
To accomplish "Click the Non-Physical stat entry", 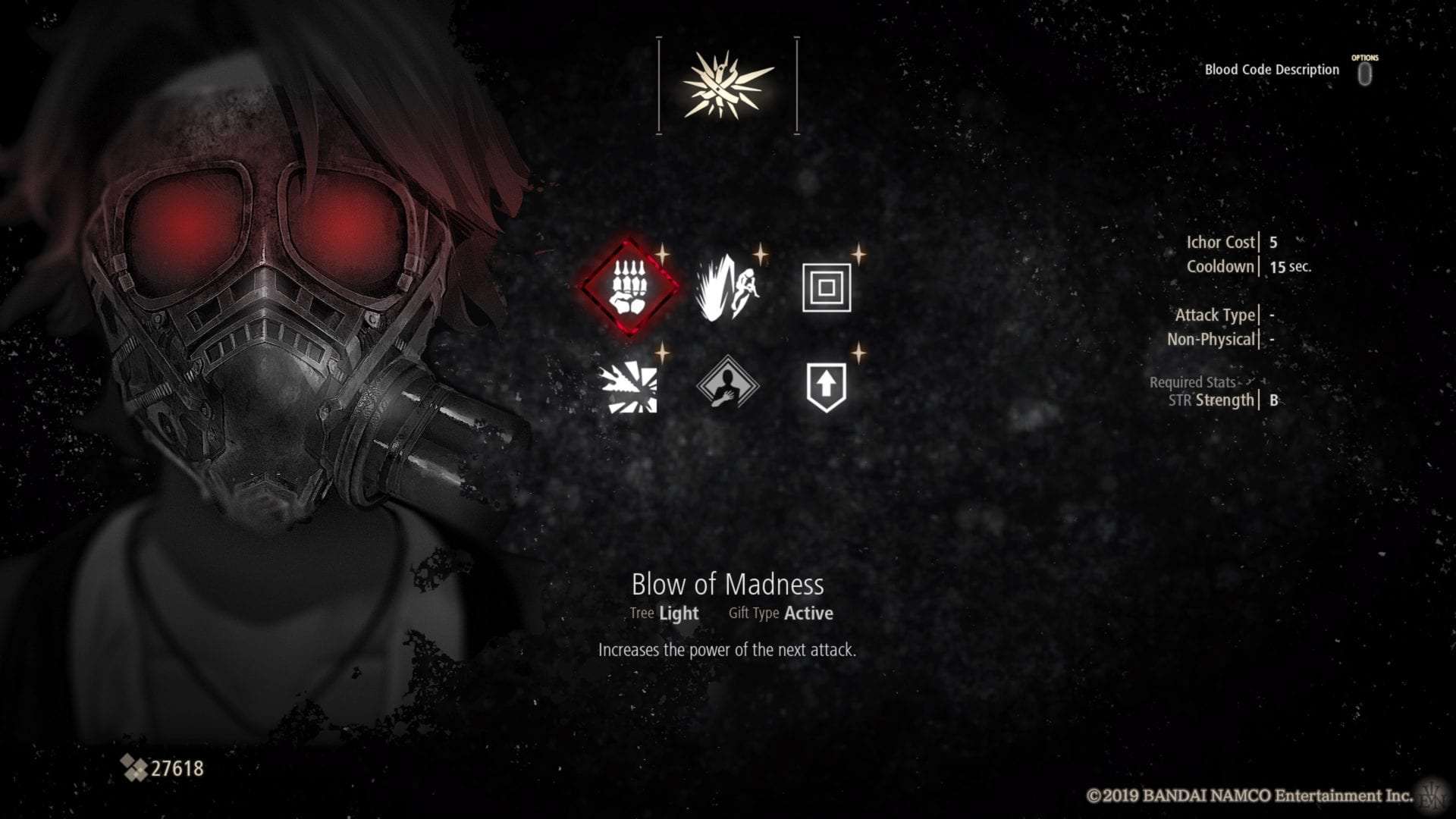I will pyautogui.click(x=1213, y=339).
